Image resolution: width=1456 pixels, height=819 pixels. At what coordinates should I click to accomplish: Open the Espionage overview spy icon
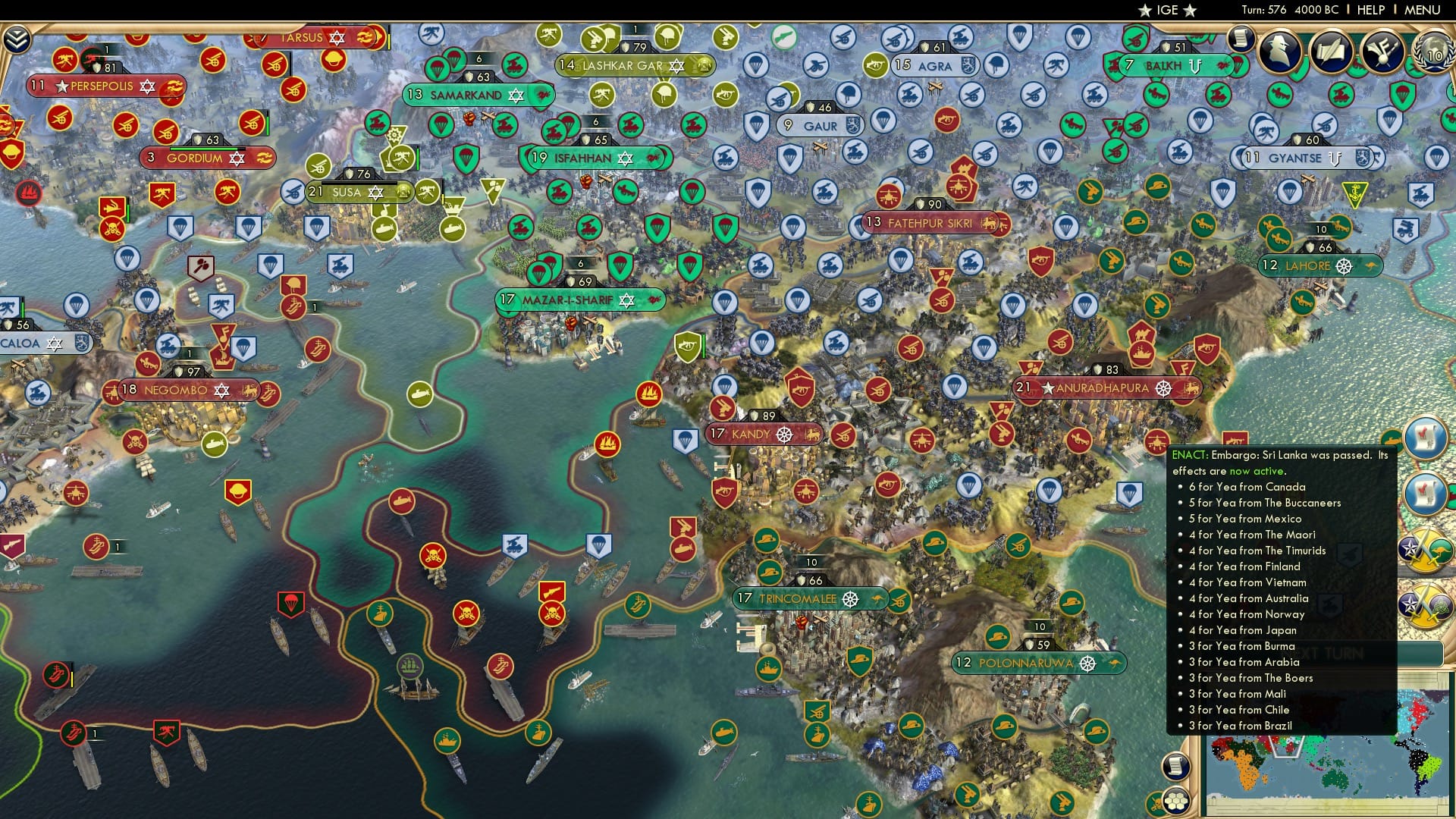pyautogui.click(x=1281, y=52)
